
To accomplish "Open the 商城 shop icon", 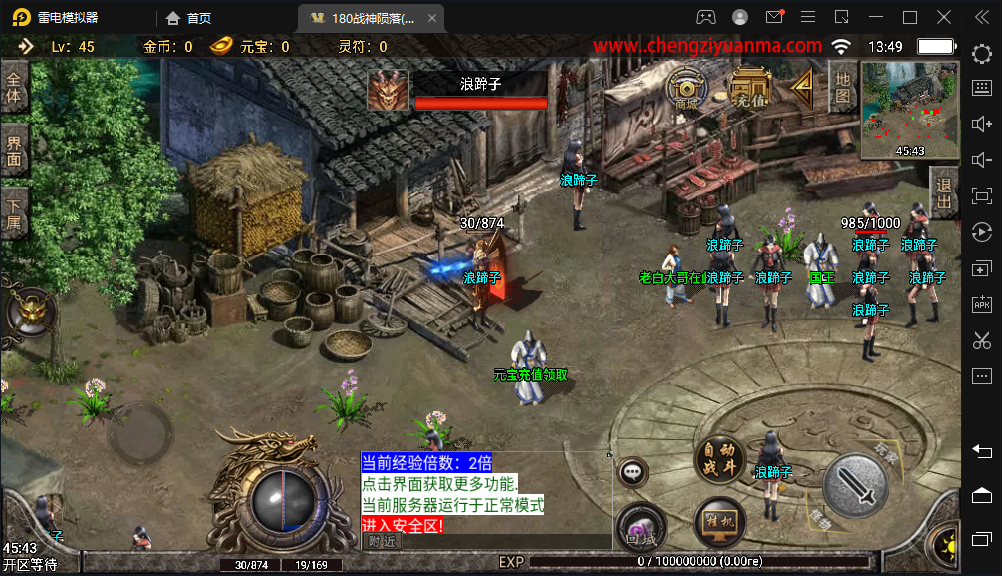I will pos(686,89).
